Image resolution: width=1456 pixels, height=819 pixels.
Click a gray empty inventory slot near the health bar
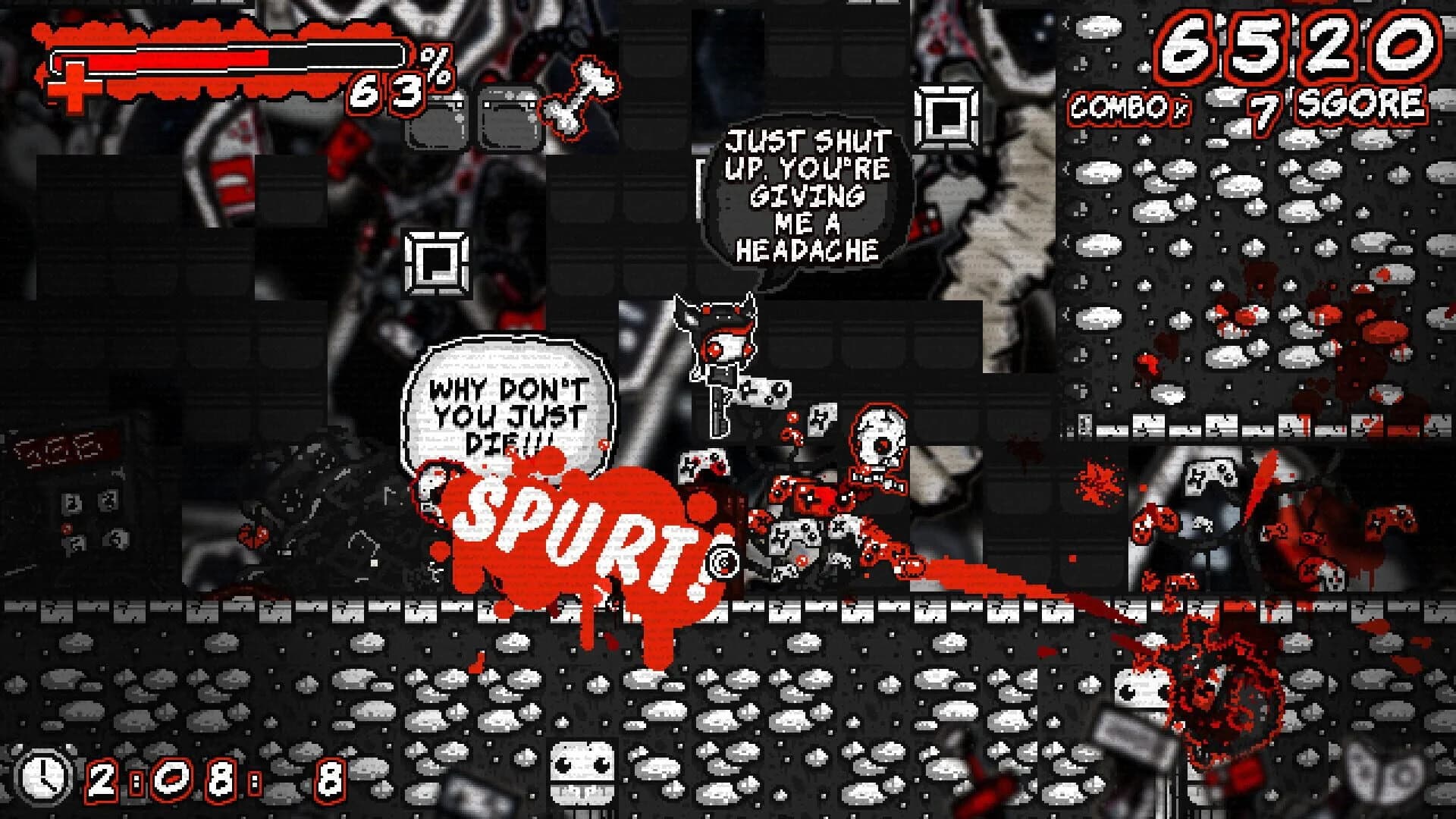(438, 120)
